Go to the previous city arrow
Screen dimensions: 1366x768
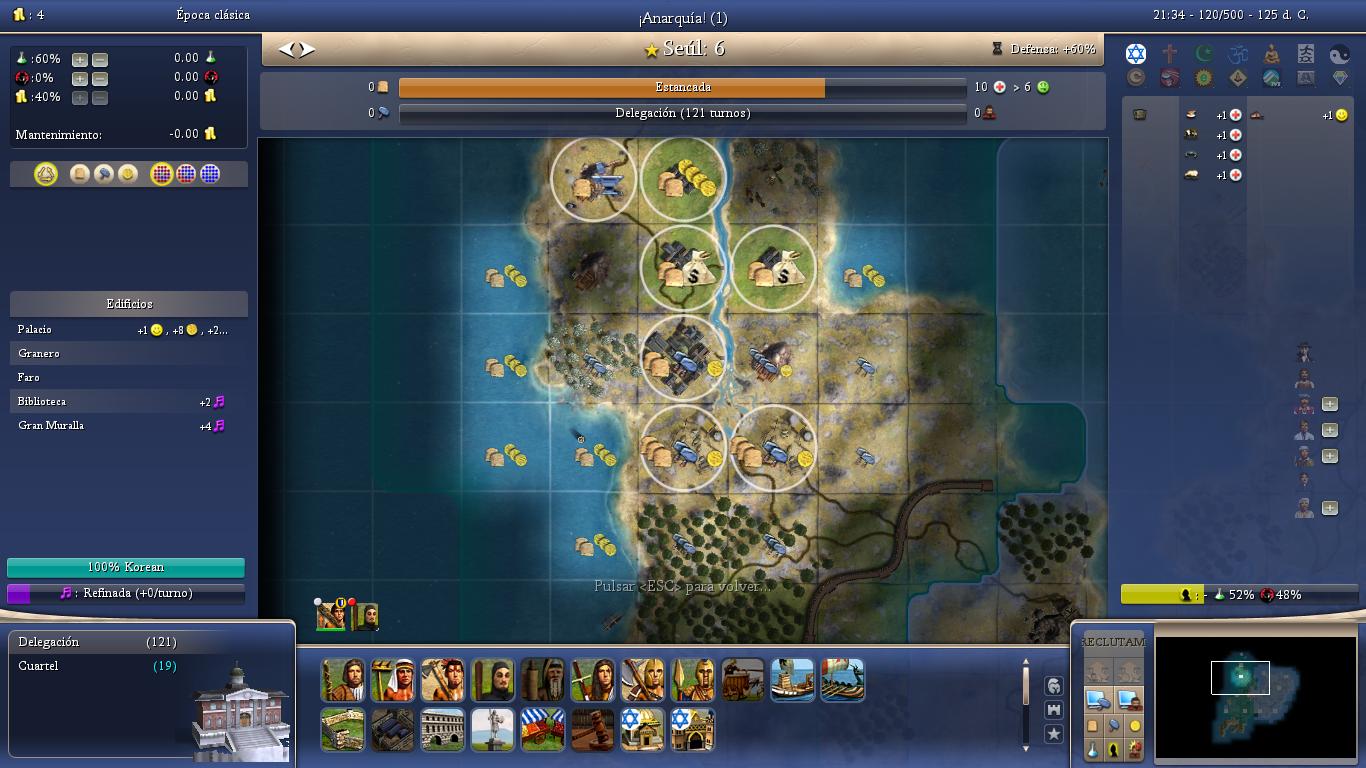(x=286, y=49)
